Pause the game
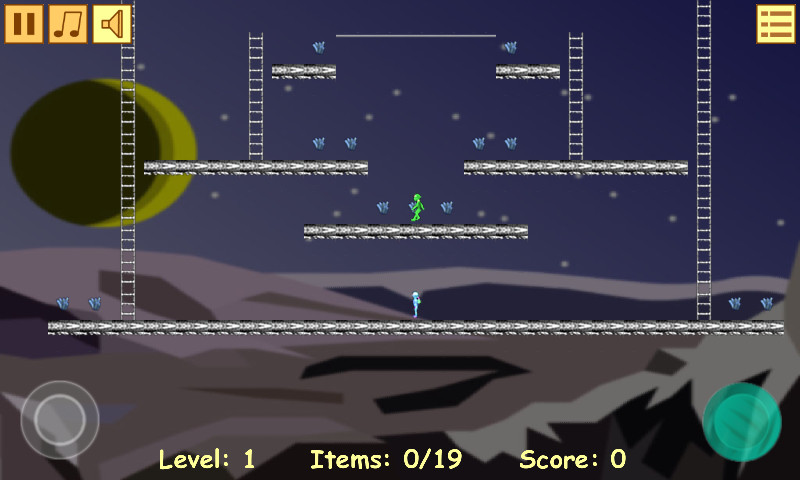This screenshot has width=800, height=480. [24, 24]
